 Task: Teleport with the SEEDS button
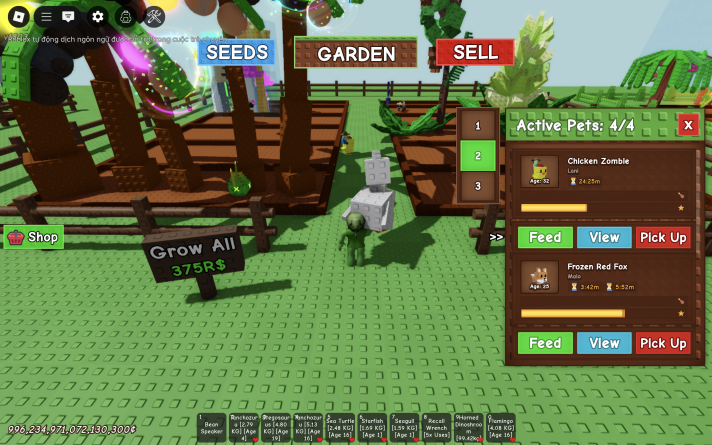236,52
